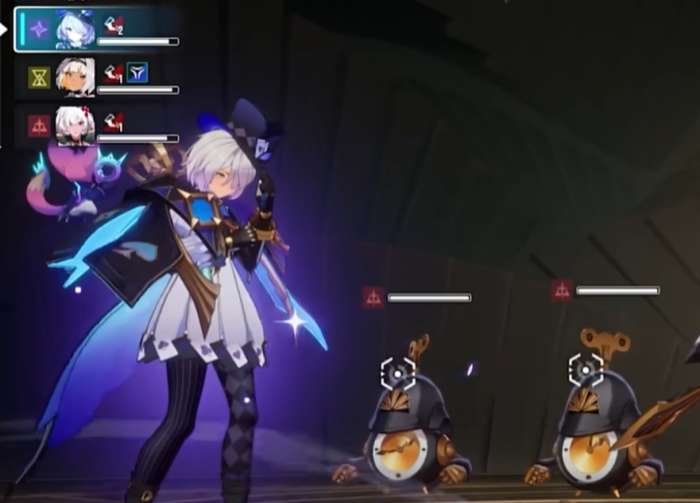Click the yellow hourglass element icon
Screen dimensions: 700x503
coord(39,77)
